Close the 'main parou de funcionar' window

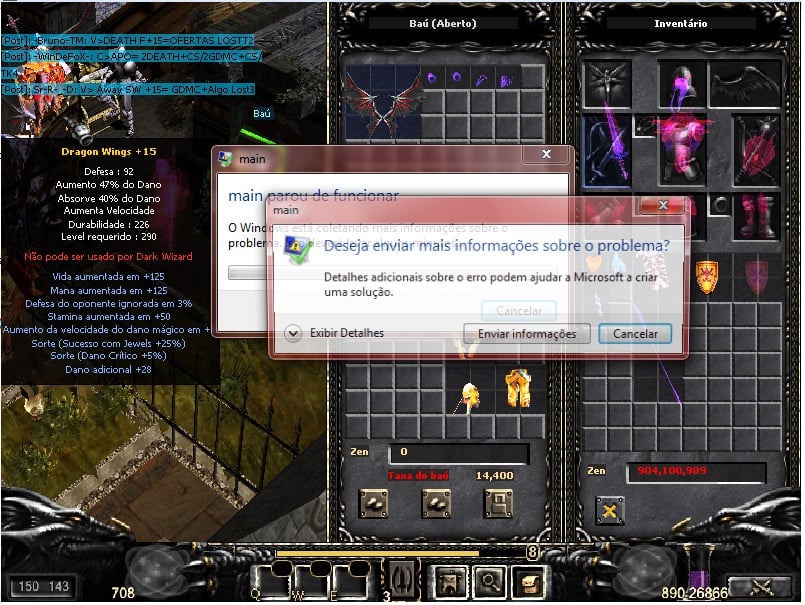(546, 156)
